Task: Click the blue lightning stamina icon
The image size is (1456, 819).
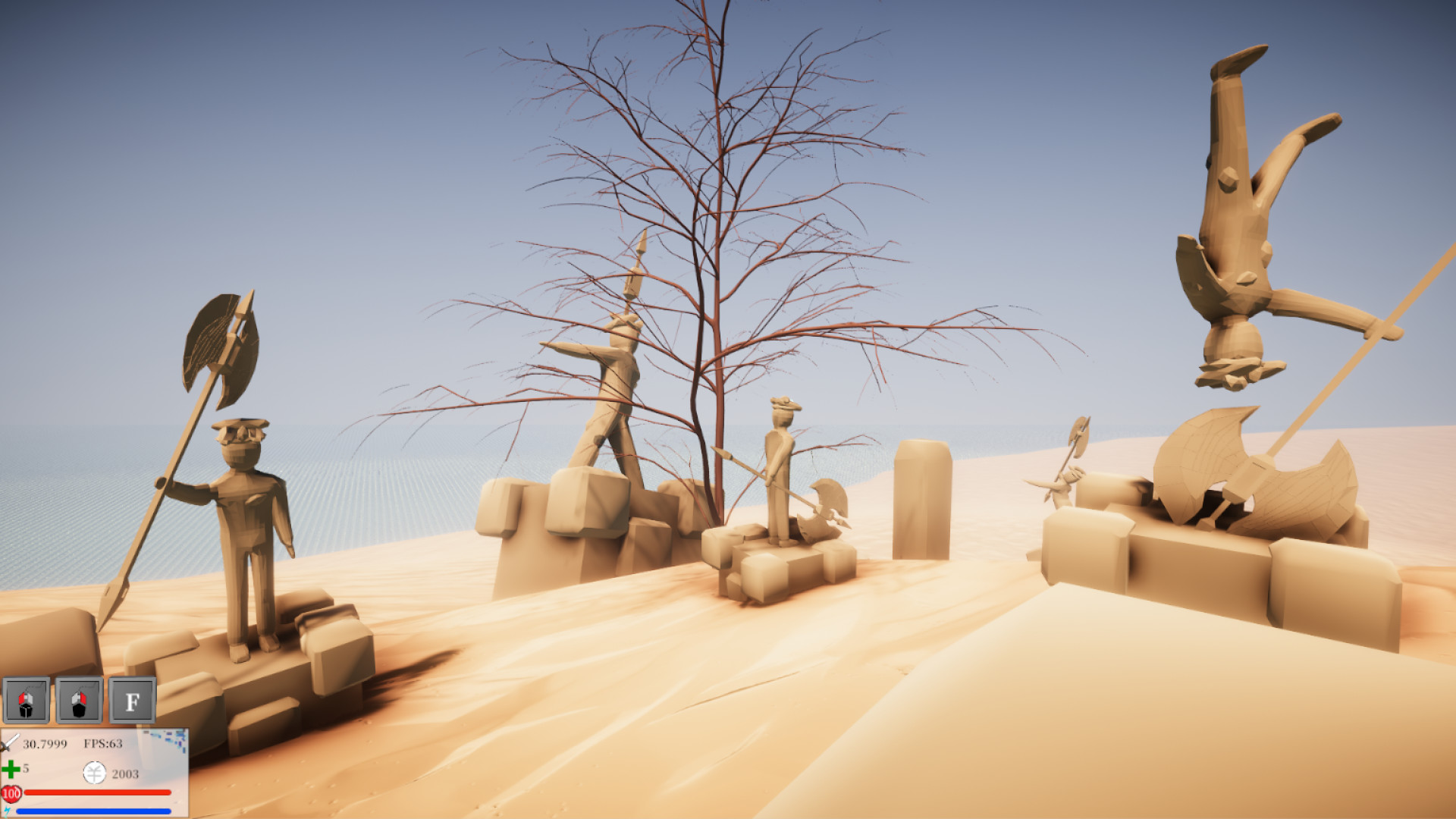Action: point(7,811)
